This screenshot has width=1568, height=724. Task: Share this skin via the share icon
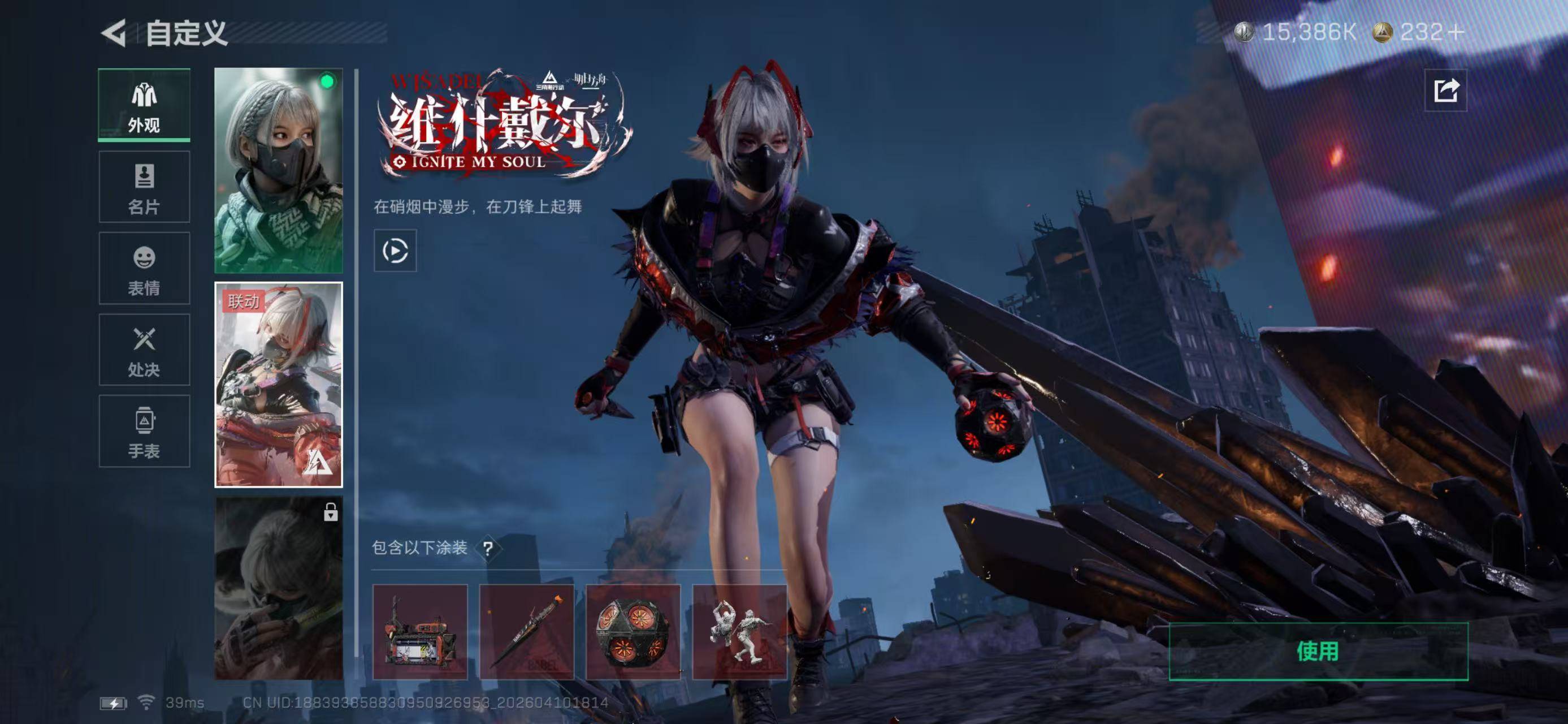tap(1446, 90)
